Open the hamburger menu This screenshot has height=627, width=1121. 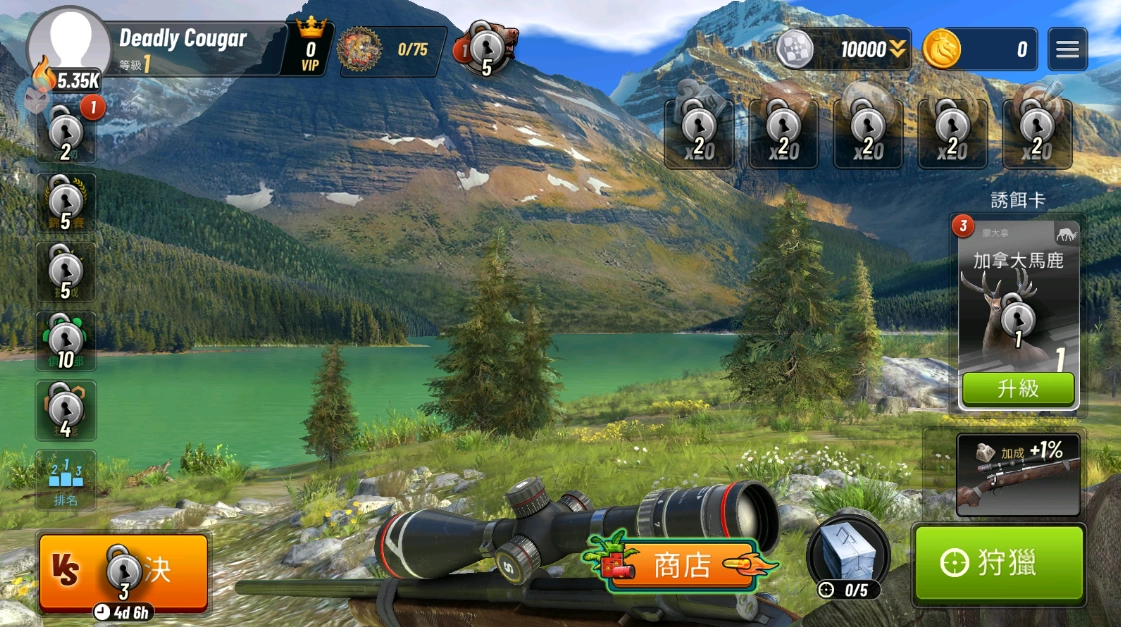[x=1067, y=49]
